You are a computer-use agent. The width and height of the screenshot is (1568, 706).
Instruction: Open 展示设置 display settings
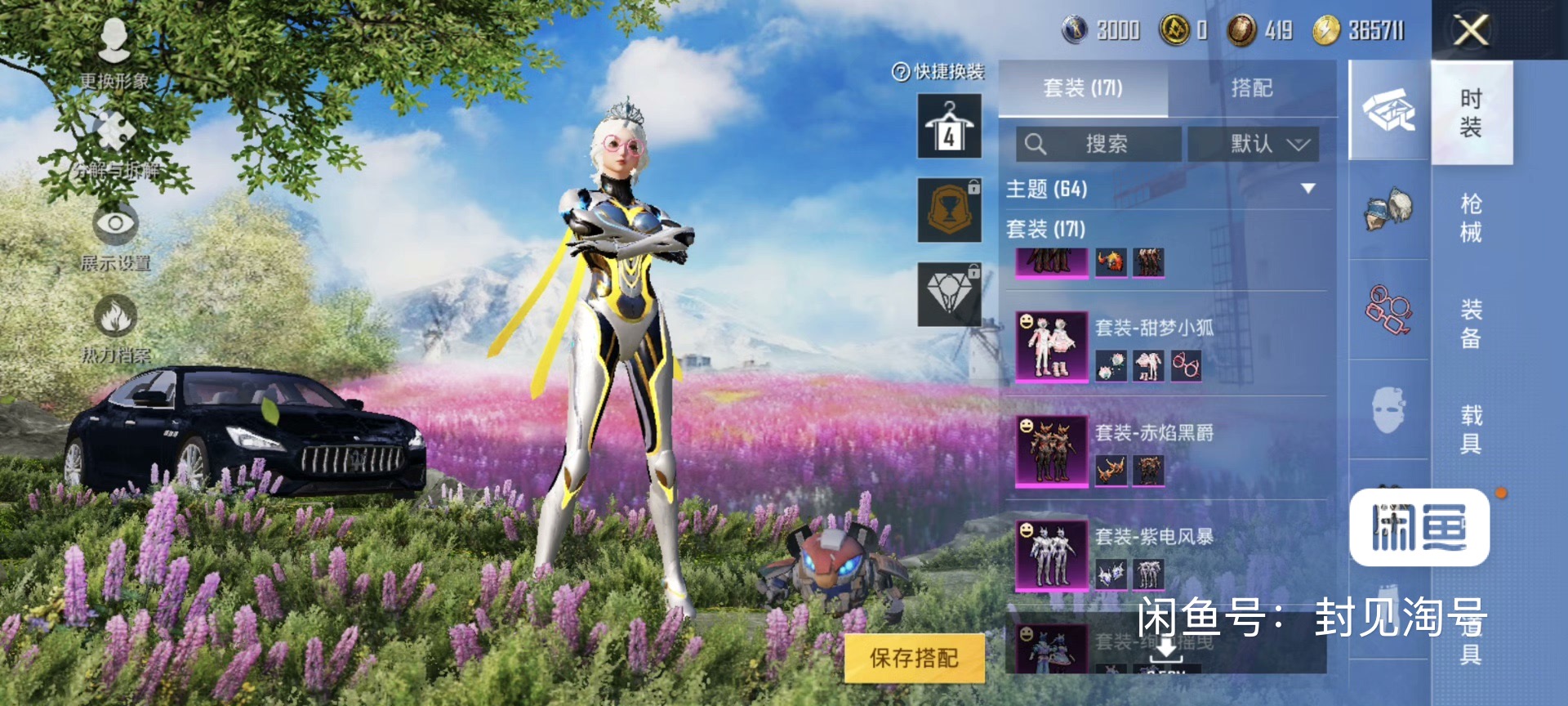pyautogui.click(x=115, y=235)
